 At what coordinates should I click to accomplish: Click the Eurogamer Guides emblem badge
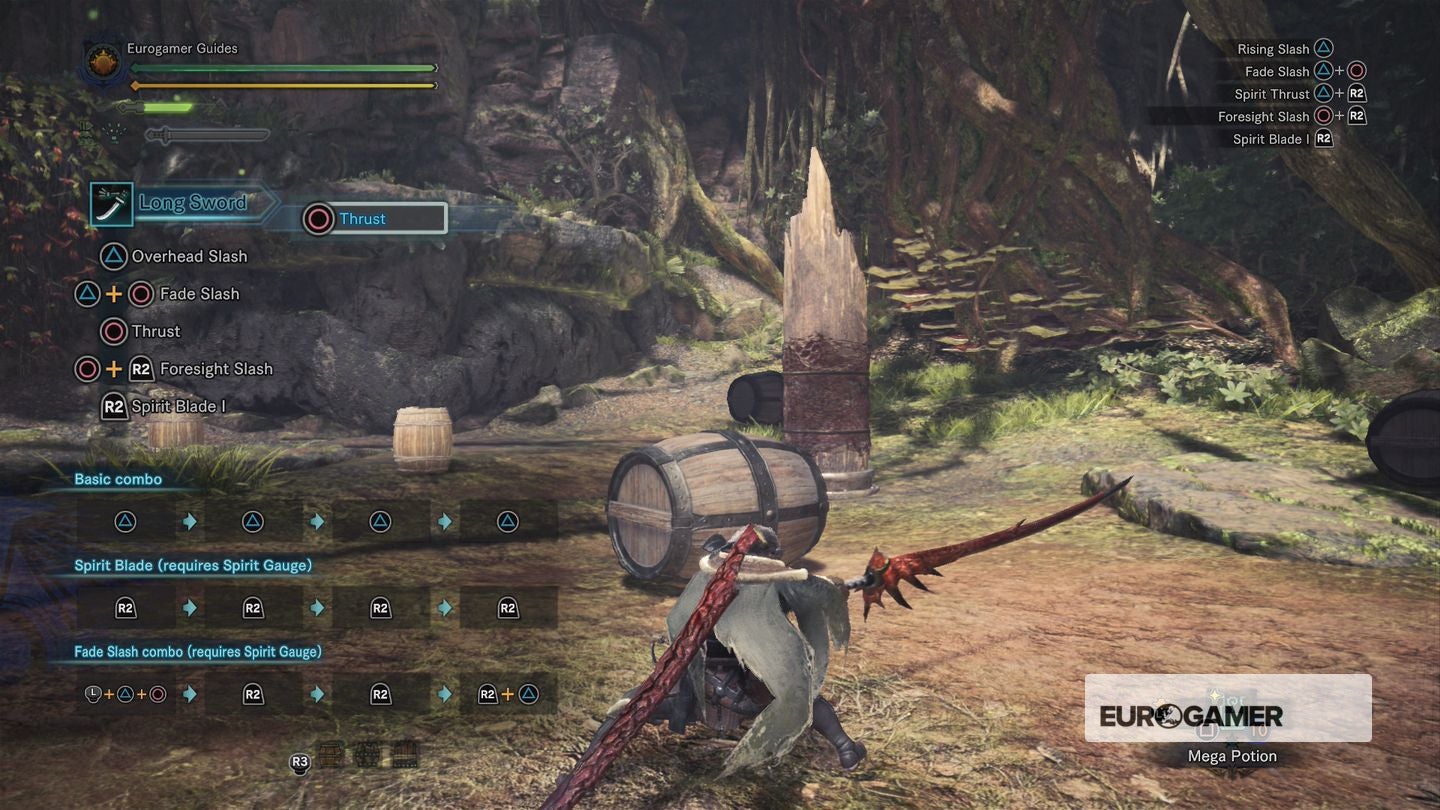point(101,62)
